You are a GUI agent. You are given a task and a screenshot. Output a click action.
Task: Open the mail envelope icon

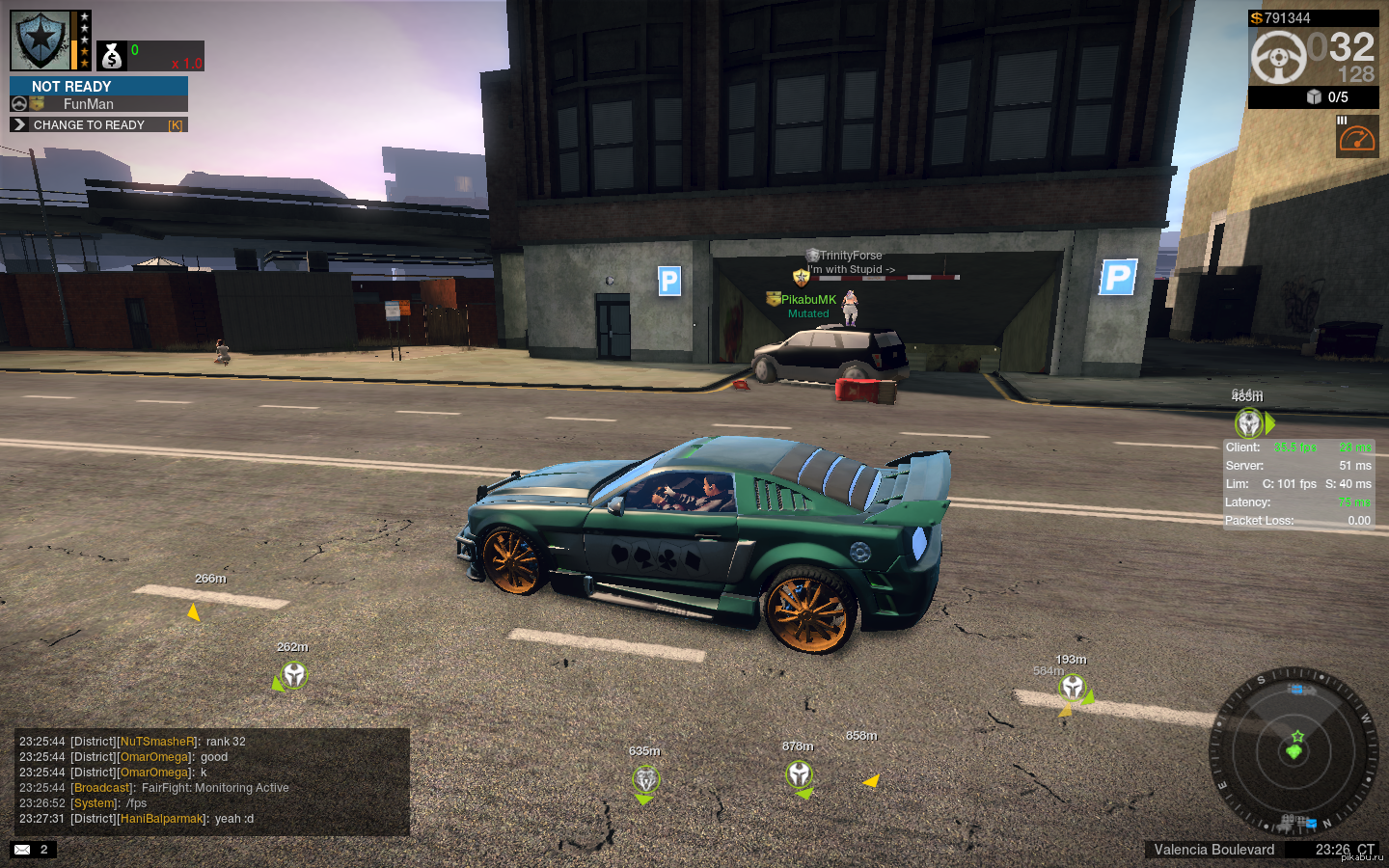22,850
